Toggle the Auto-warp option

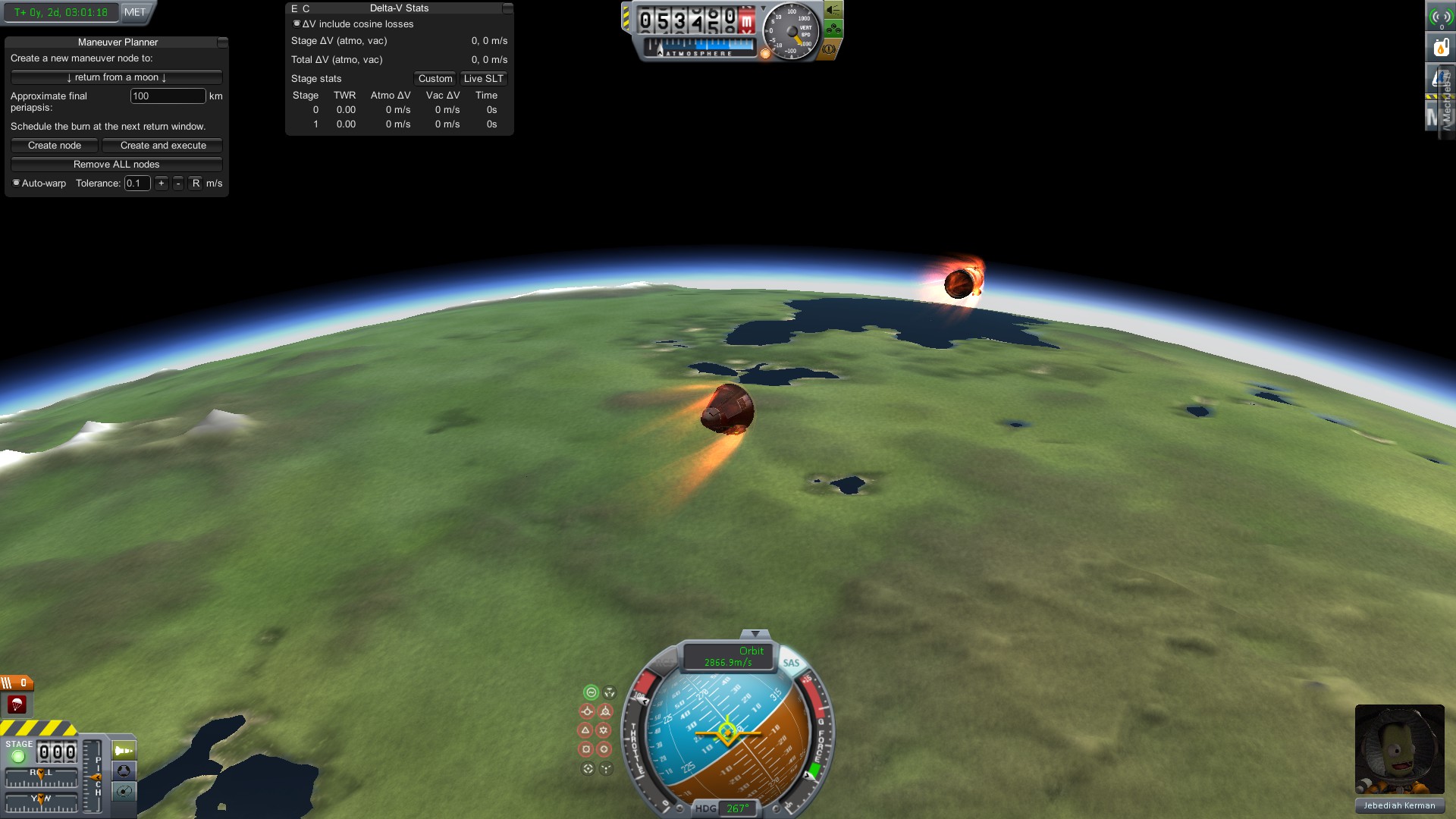point(17,183)
